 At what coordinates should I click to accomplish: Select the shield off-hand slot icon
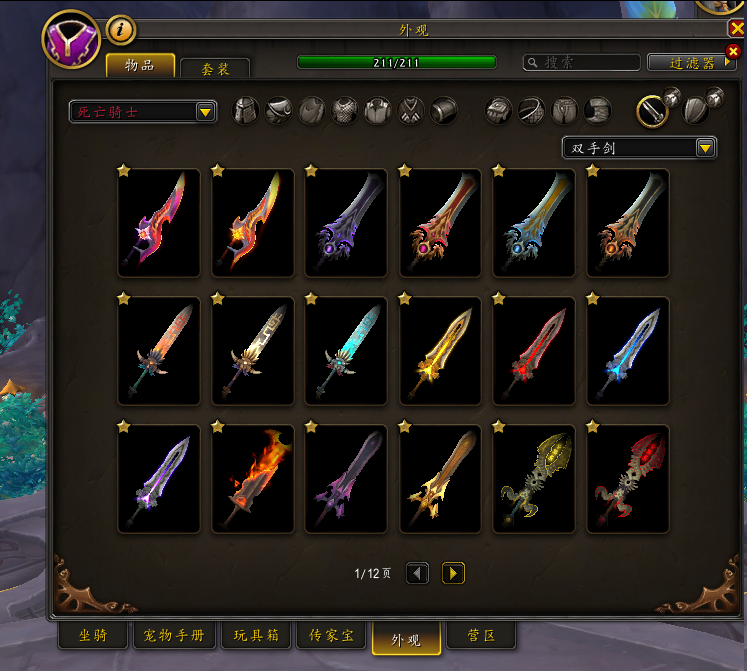pyautogui.click(x=697, y=110)
